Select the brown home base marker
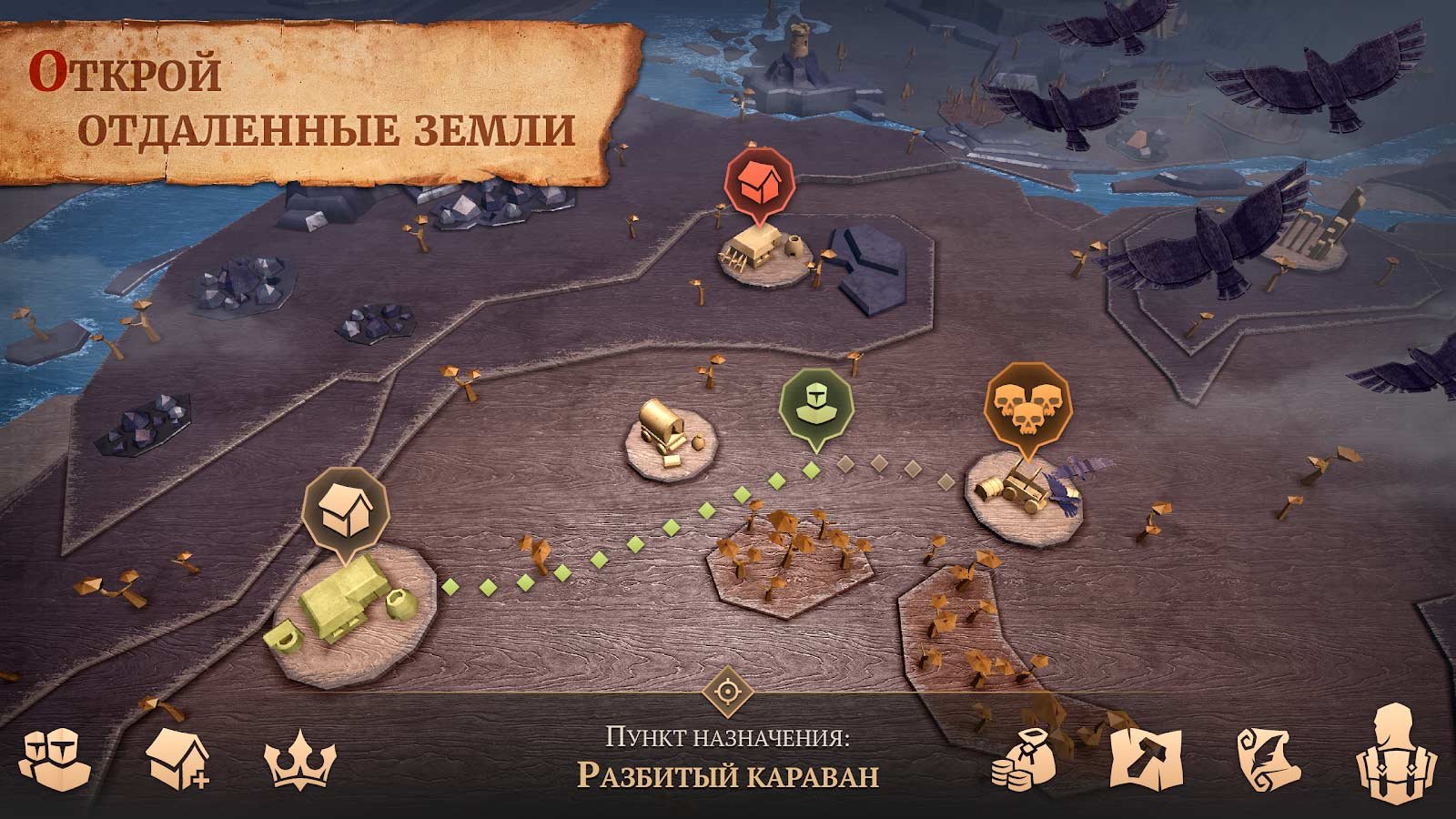The width and height of the screenshot is (1456, 819). 346,509
